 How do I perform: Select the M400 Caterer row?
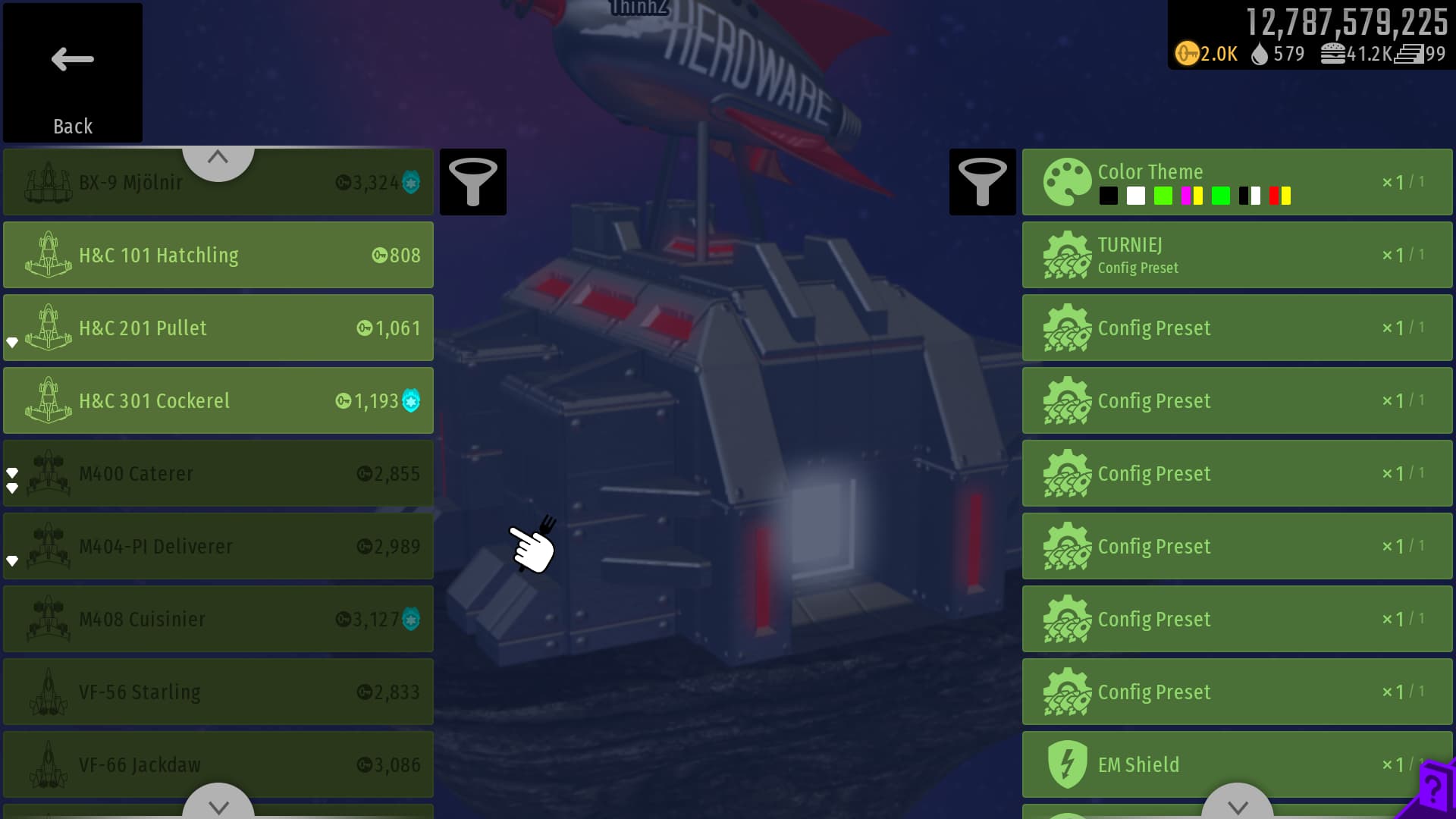point(218,473)
